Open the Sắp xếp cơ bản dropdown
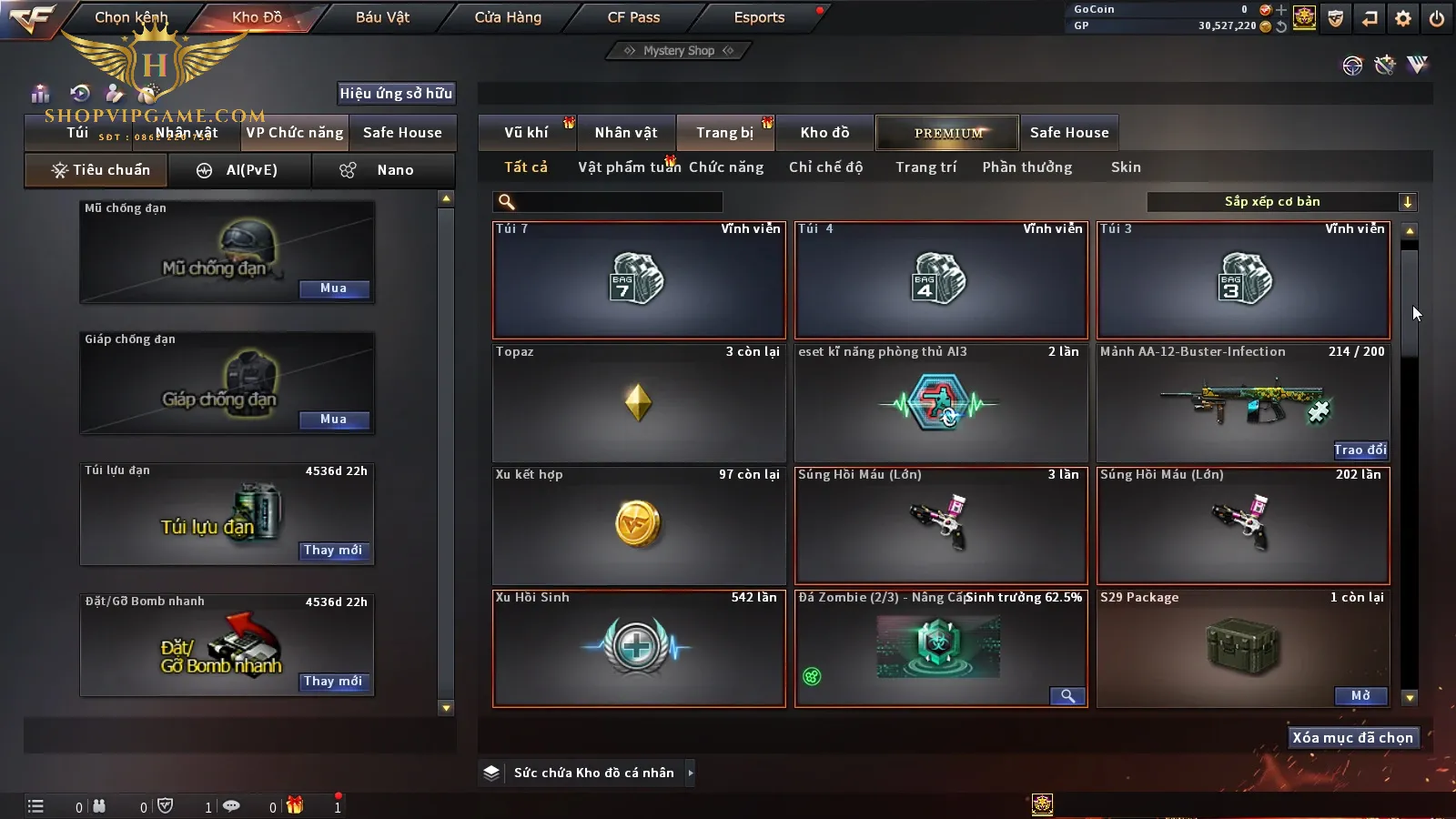Viewport: 1456px width, 819px height. pos(1281,202)
